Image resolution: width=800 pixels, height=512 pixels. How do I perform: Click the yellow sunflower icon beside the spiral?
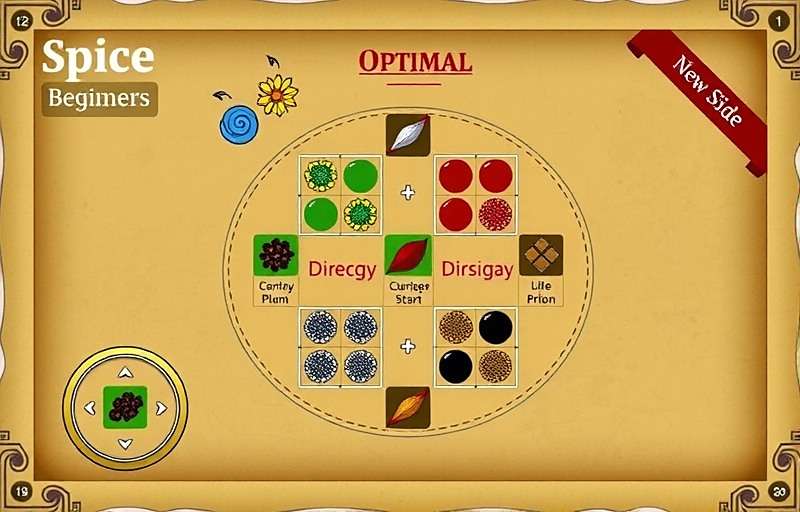click(277, 94)
